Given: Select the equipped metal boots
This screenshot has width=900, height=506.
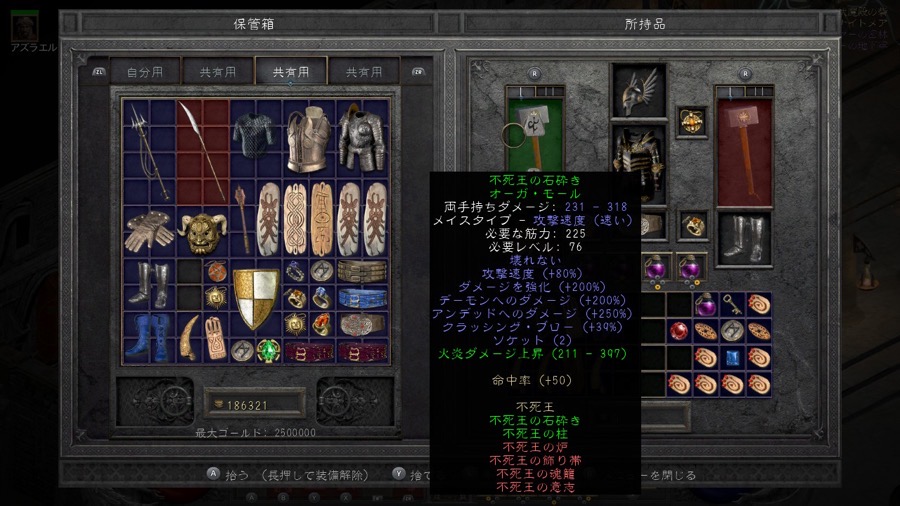Looking at the screenshot, I should (744, 239).
